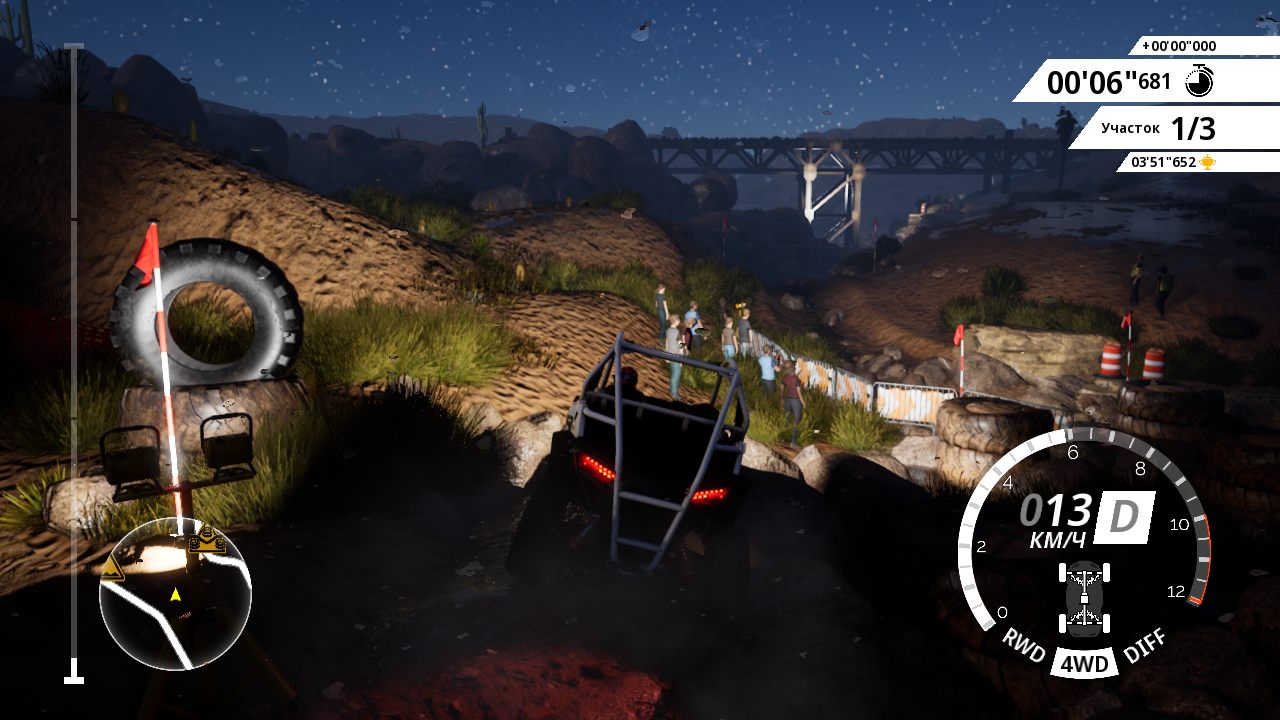Switch to the 4WD drive mode

pyautogui.click(x=1084, y=664)
